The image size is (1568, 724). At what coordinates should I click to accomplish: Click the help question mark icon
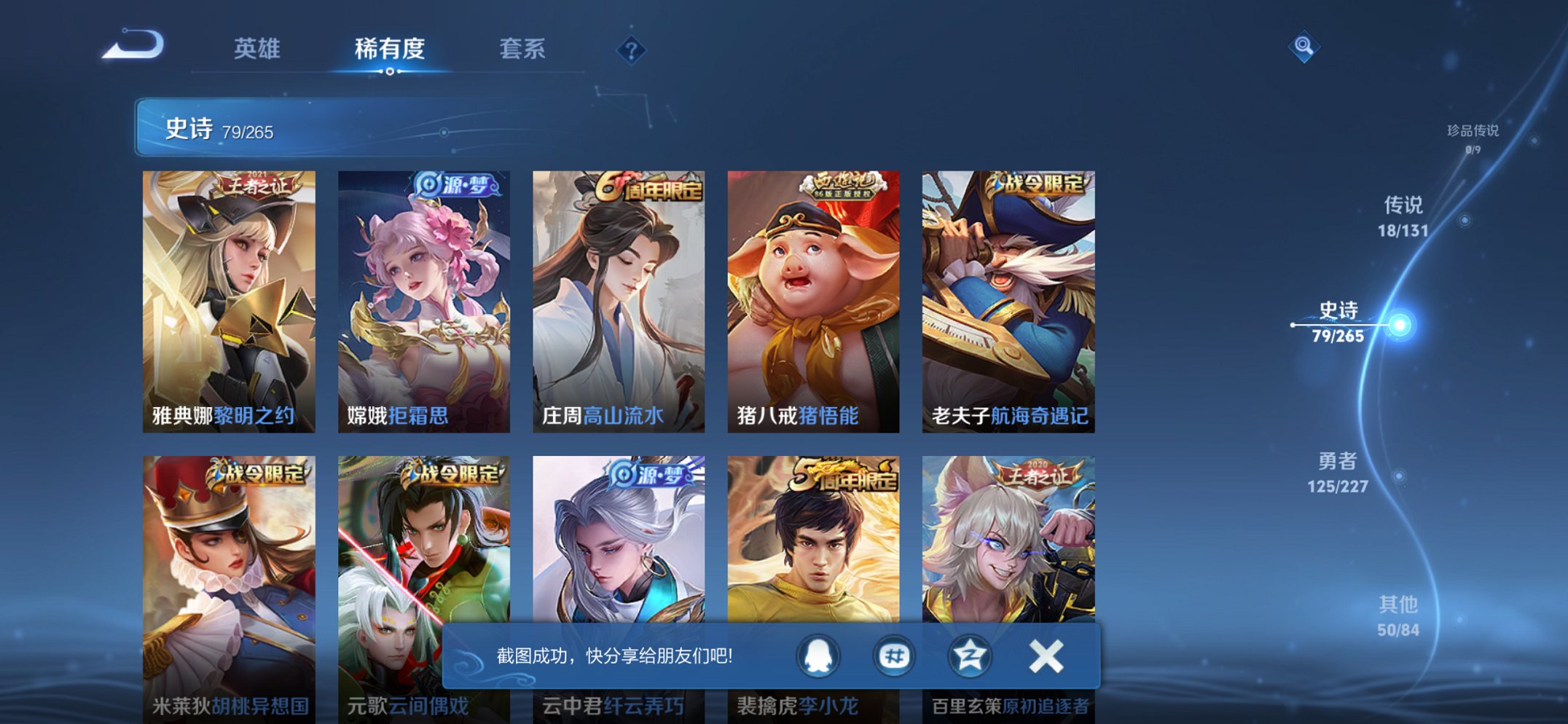coord(631,50)
